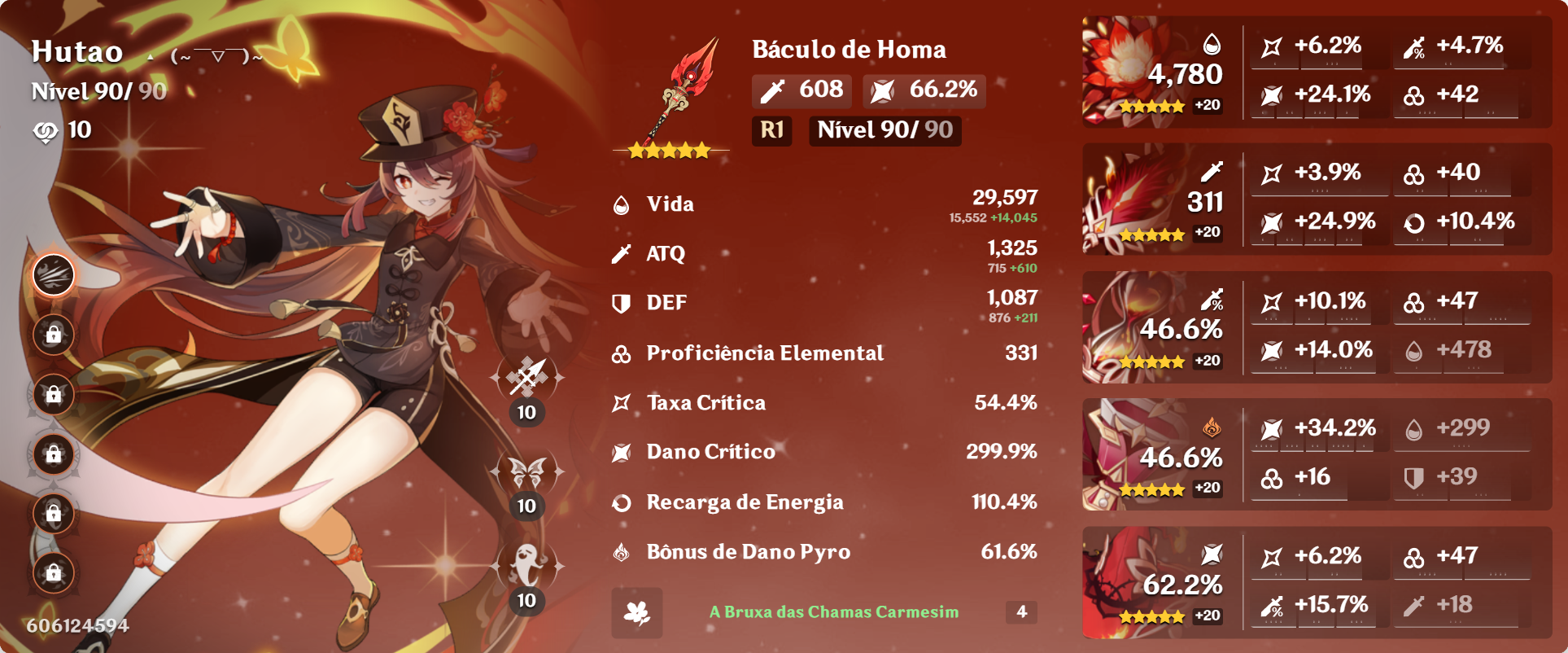
Task: Click the Pyro Damage Bonus flame icon
Action: [x=622, y=552]
